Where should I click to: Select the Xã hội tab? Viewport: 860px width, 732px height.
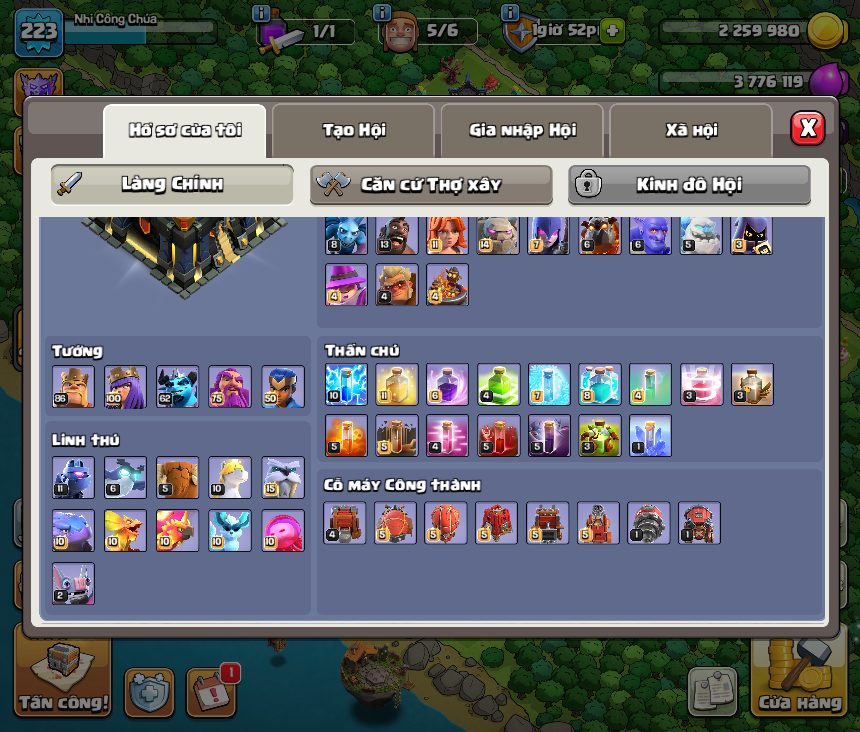pos(691,130)
